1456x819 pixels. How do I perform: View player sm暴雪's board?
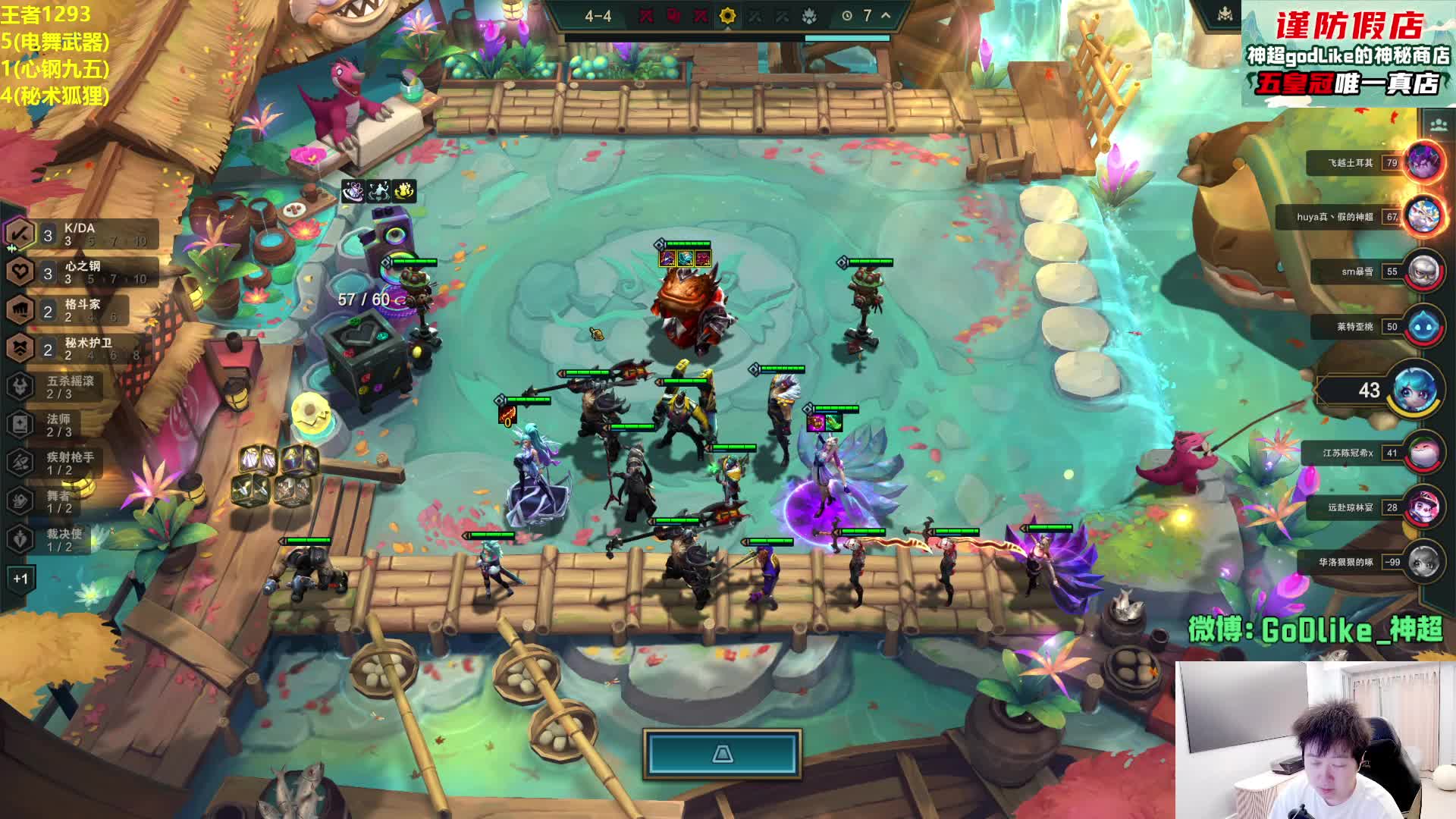click(1423, 271)
